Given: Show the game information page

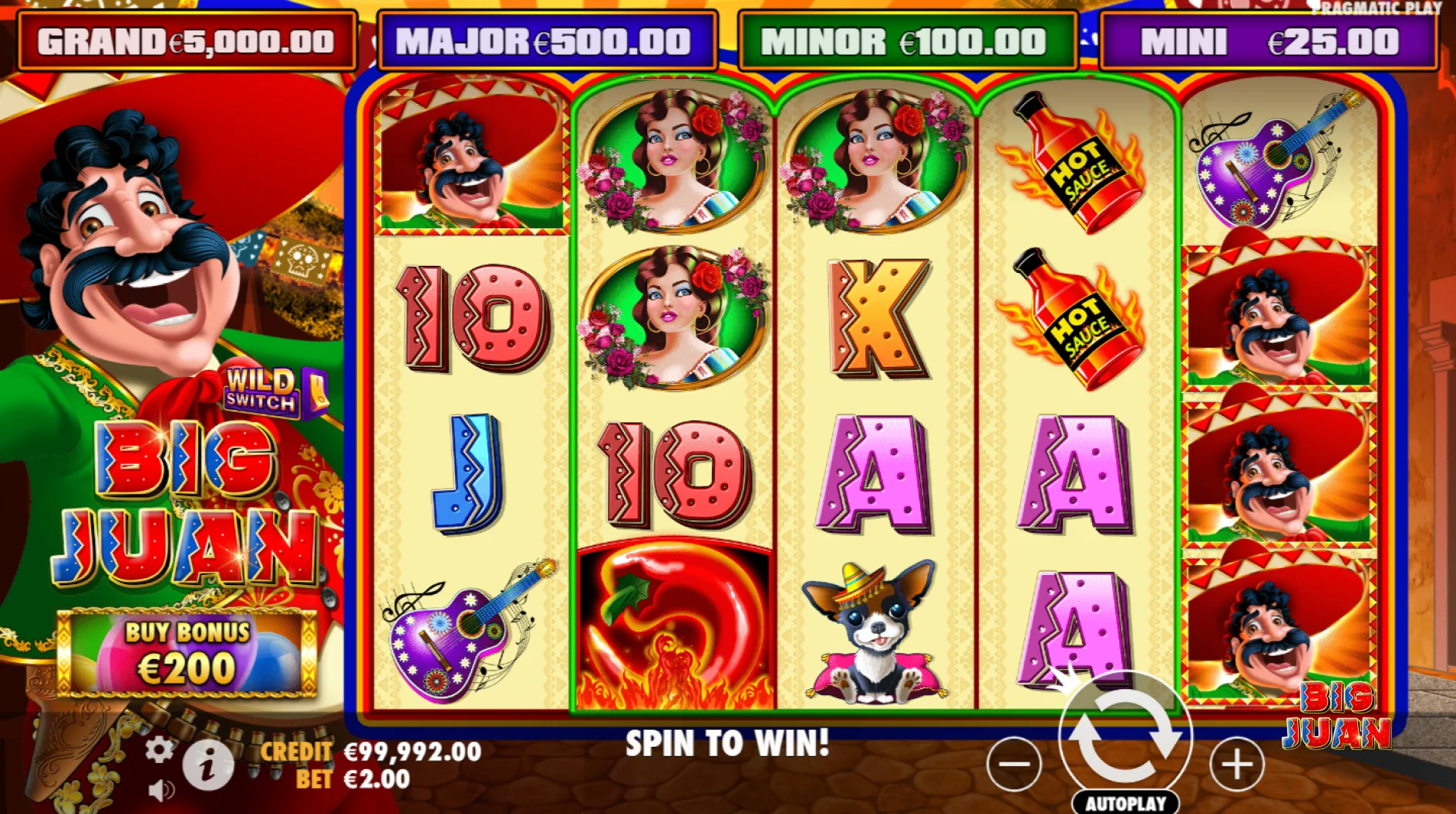Looking at the screenshot, I should click(207, 765).
